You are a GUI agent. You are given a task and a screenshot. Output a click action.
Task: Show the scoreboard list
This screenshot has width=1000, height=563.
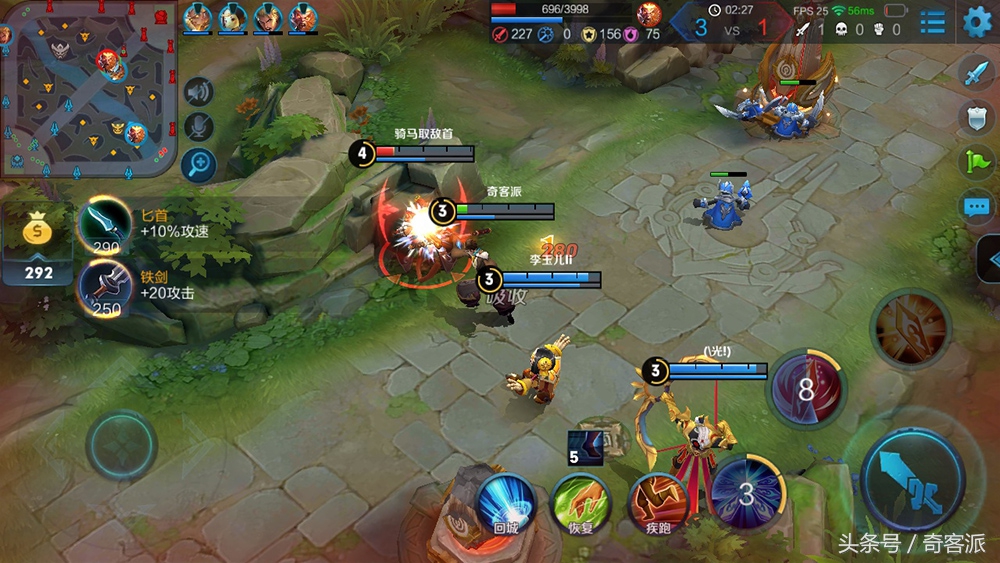[x=933, y=22]
